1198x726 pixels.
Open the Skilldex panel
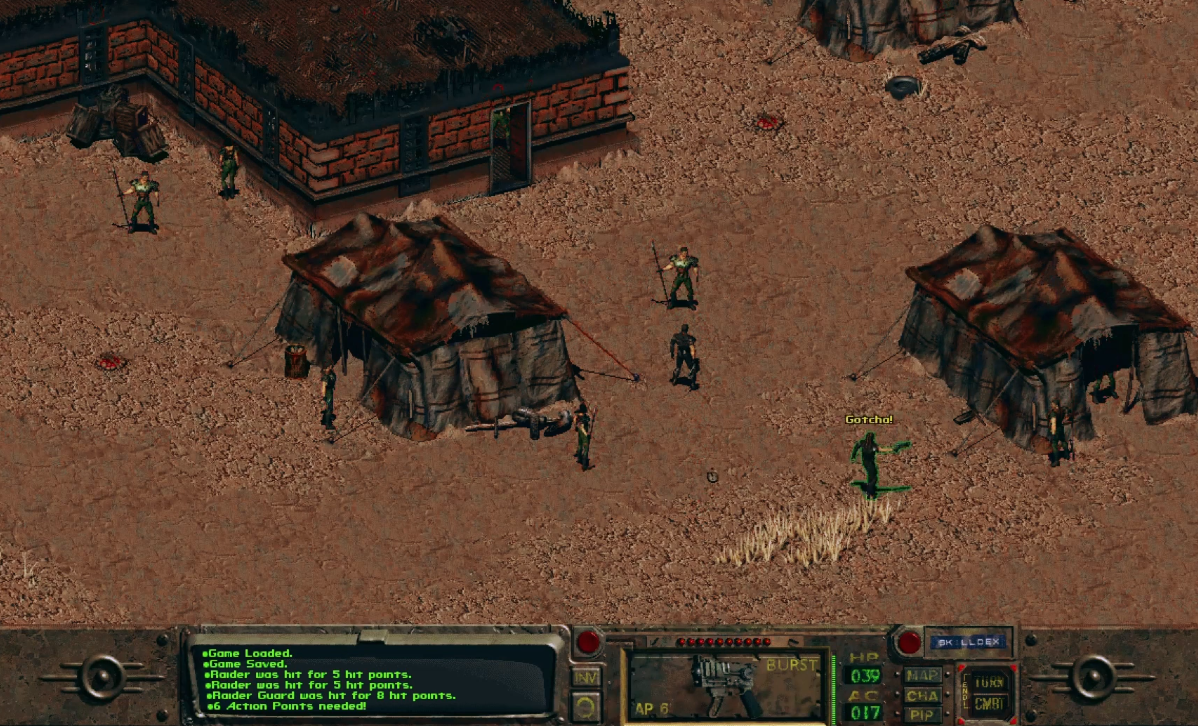click(967, 641)
